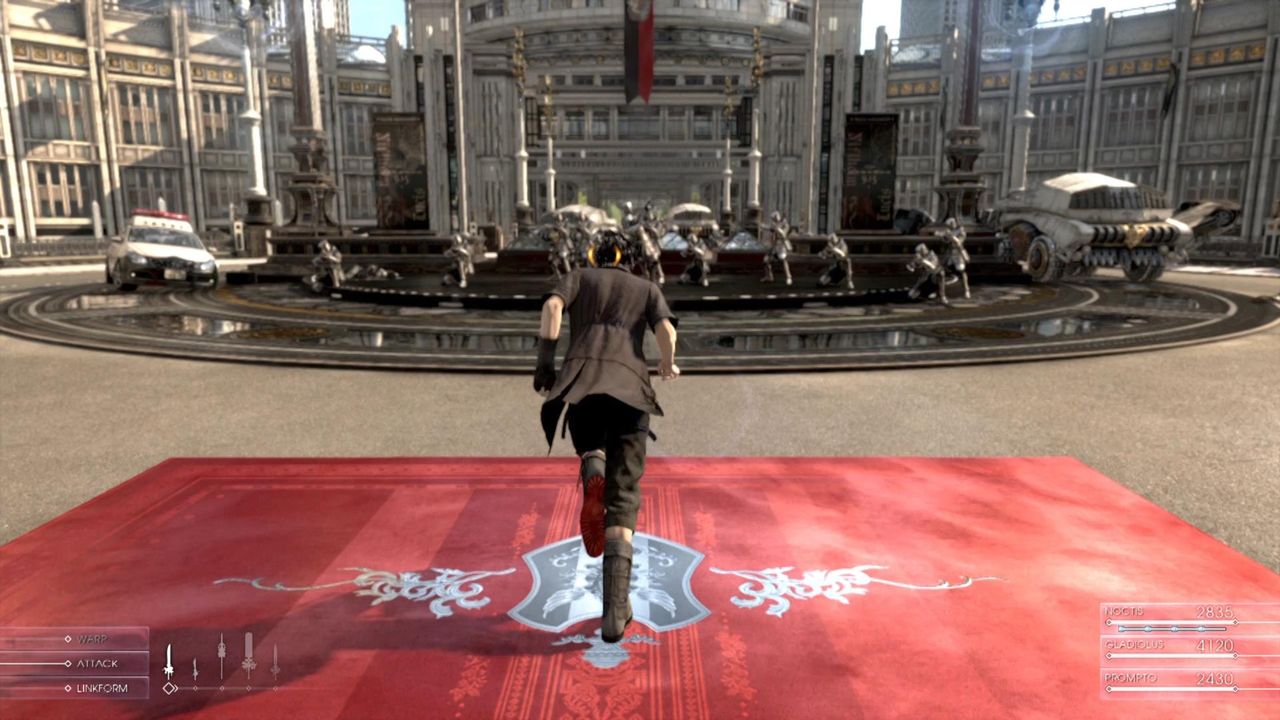Click Prompto's HP value 2430
The width and height of the screenshot is (1280, 720).
coord(1215,679)
